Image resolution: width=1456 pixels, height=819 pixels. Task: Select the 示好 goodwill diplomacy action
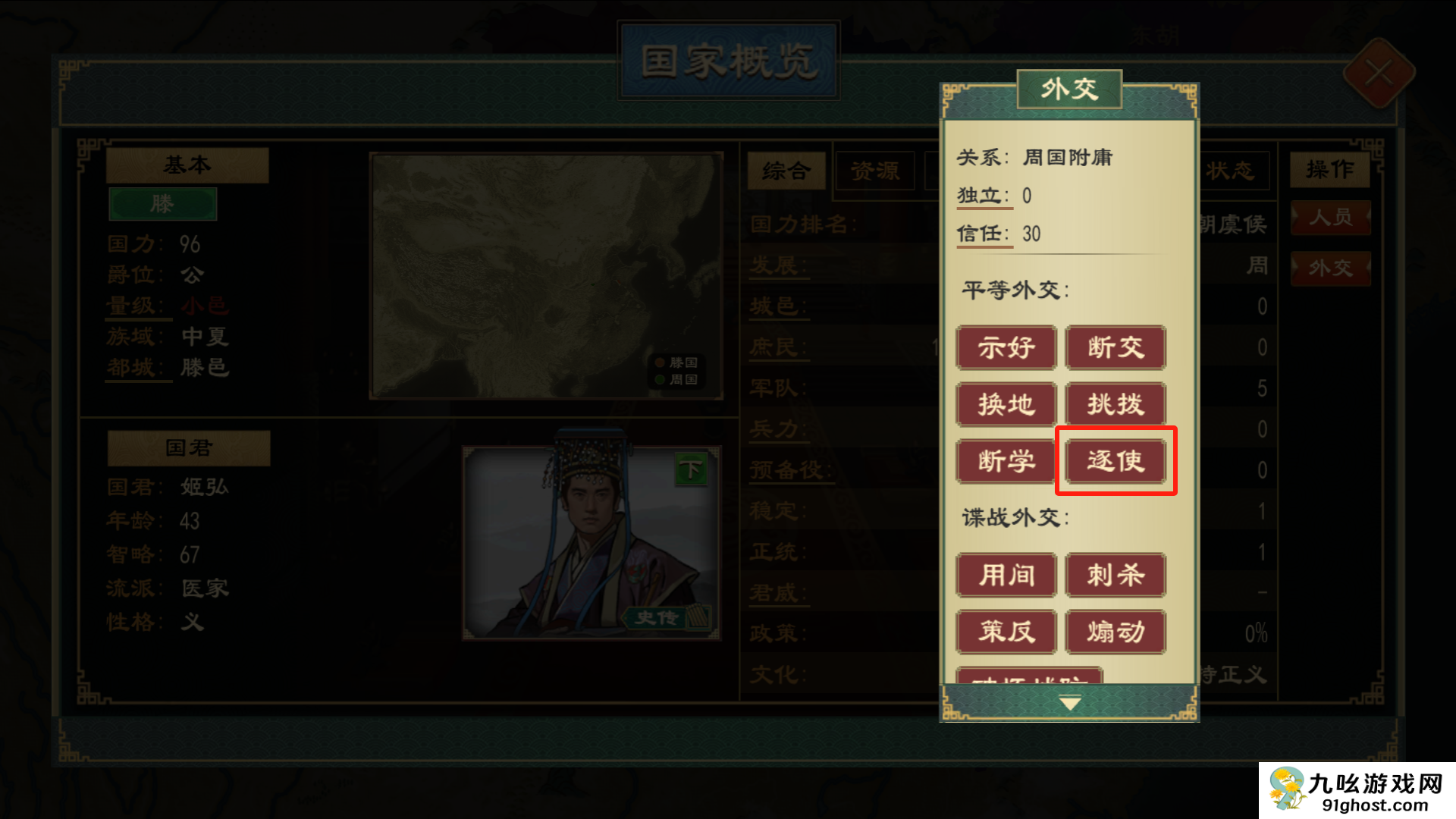tap(1006, 348)
